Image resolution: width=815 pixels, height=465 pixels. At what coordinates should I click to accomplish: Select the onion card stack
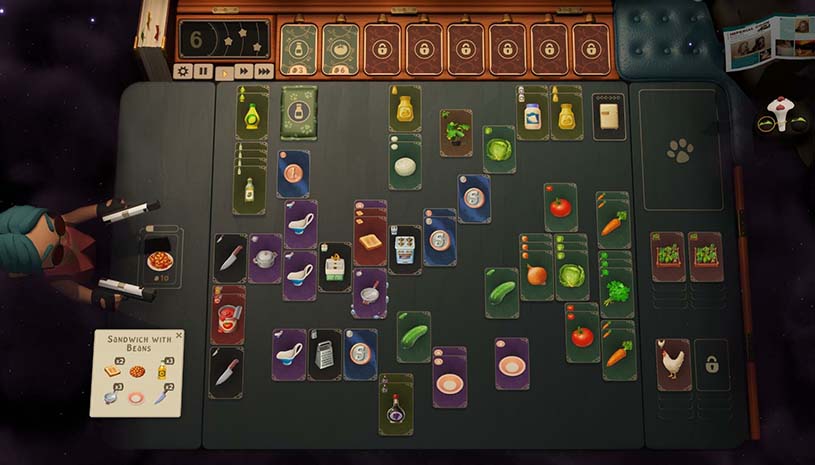[536, 276]
